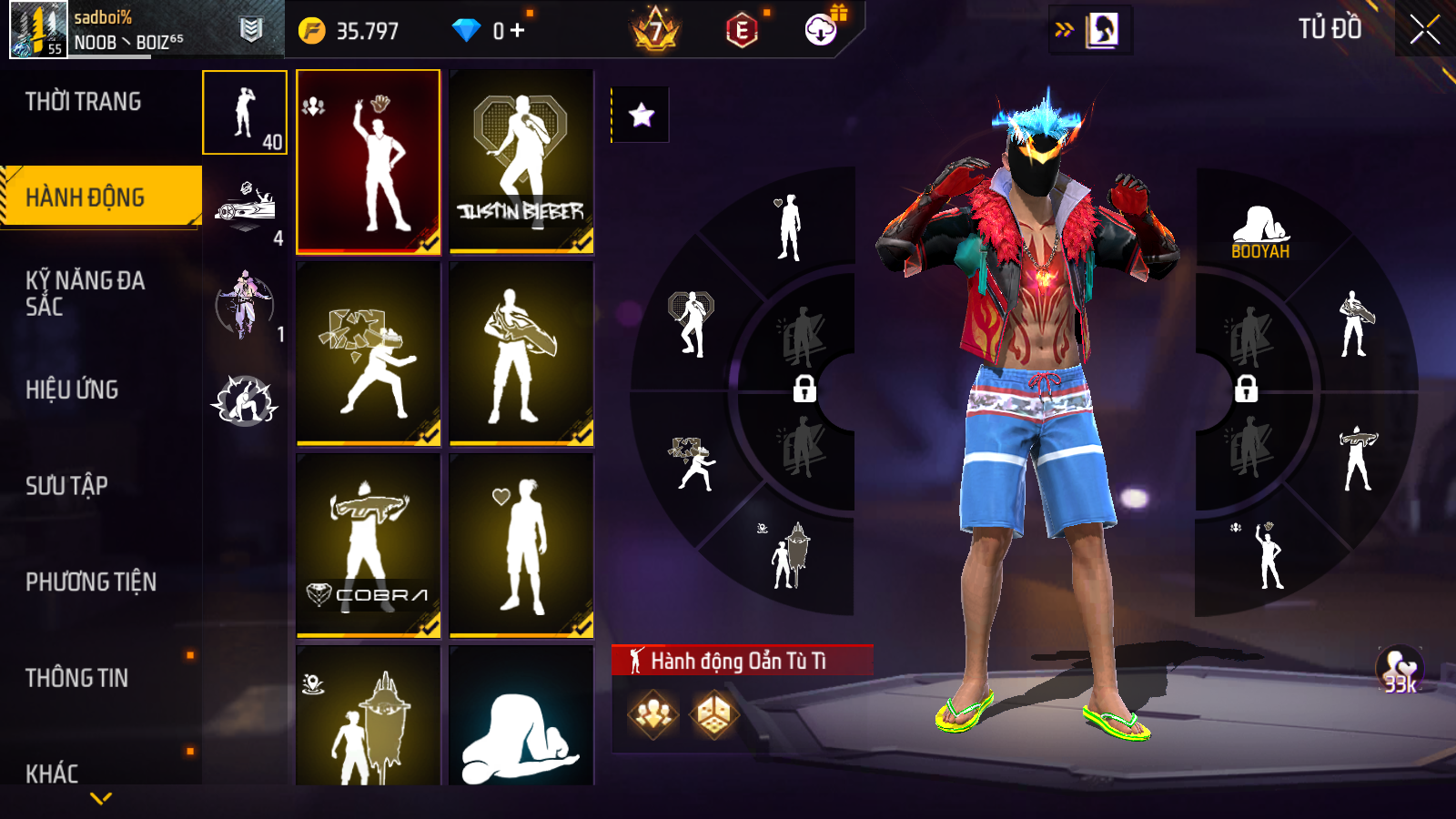The image size is (1456, 819).
Task: Click the favorites star filter
Action: 642,115
